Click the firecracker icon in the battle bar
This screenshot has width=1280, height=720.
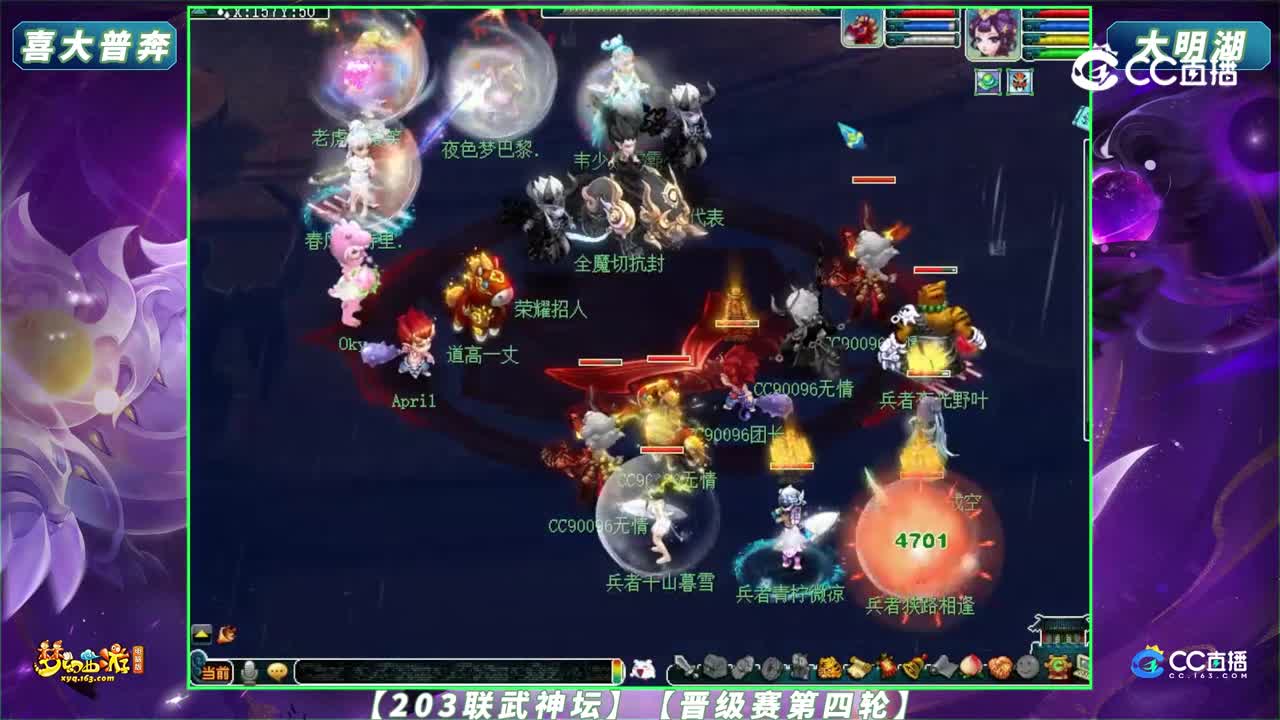coord(887,666)
